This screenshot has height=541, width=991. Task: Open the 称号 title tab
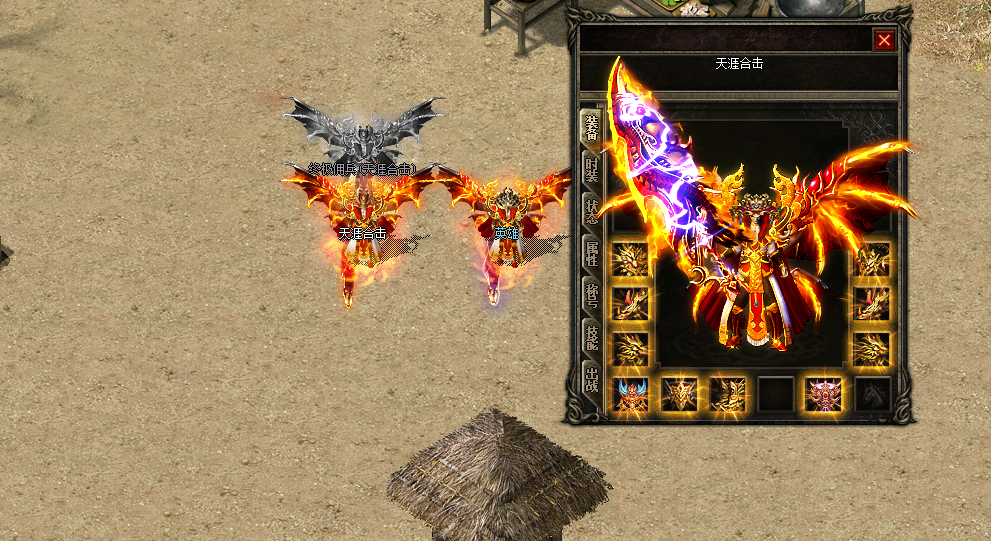pos(592,297)
